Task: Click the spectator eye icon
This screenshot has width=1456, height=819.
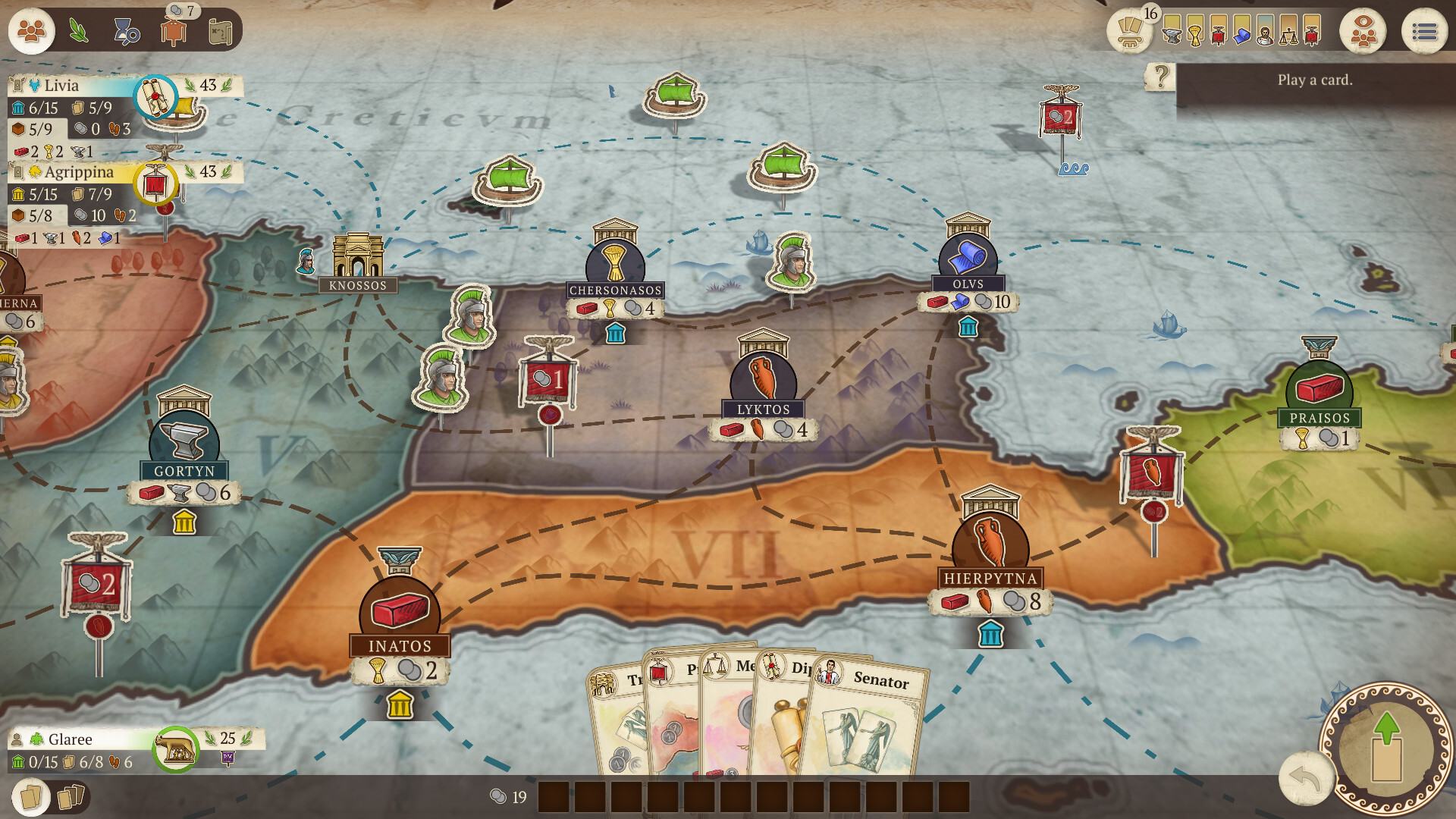Action: click(x=1364, y=32)
